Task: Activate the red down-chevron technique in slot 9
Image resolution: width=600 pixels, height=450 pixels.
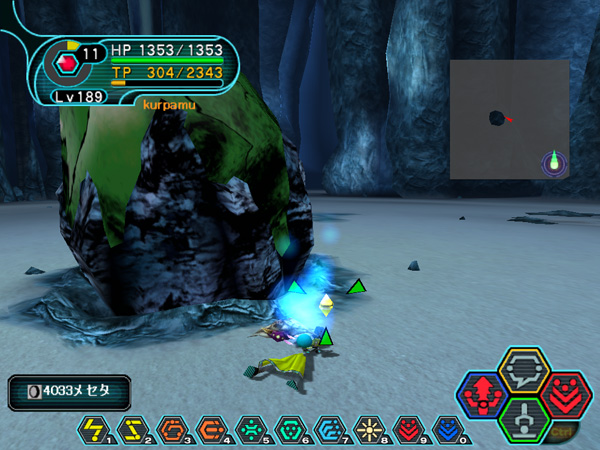Action: (405, 430)
